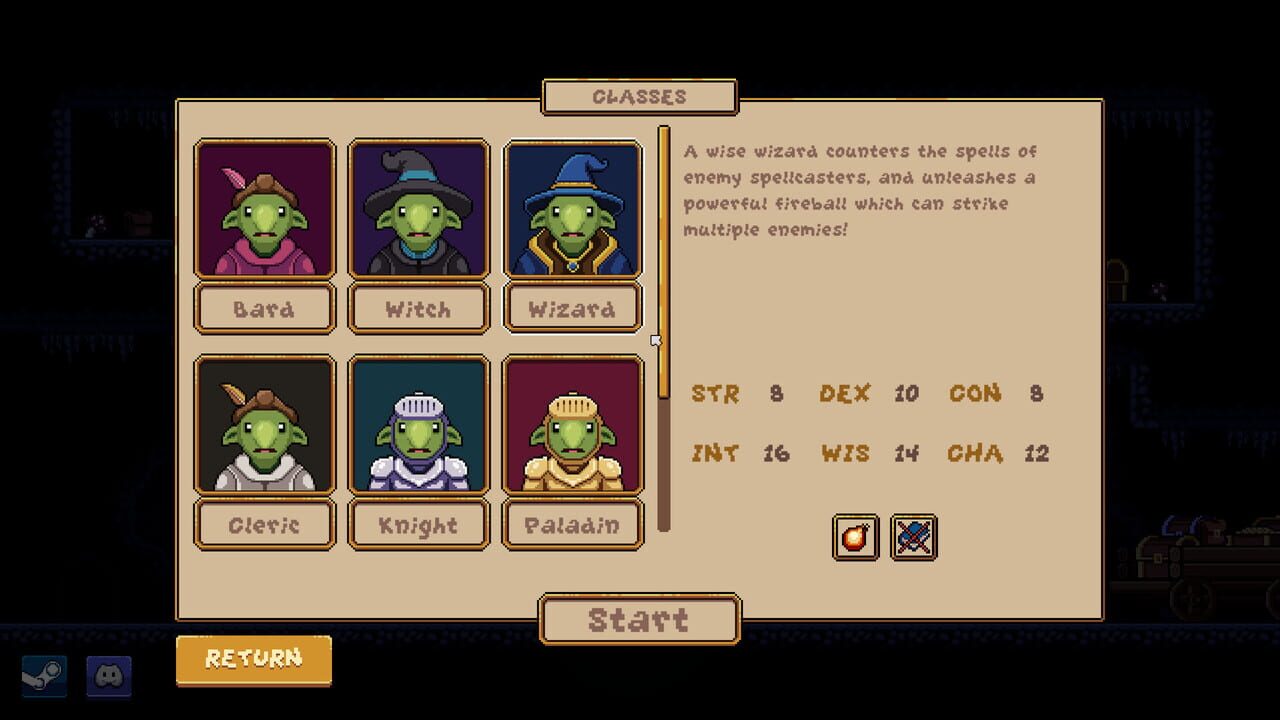This screenshot has height=720, width=1280.
Task: Click the Discord icon
Action: pos(110,677)
